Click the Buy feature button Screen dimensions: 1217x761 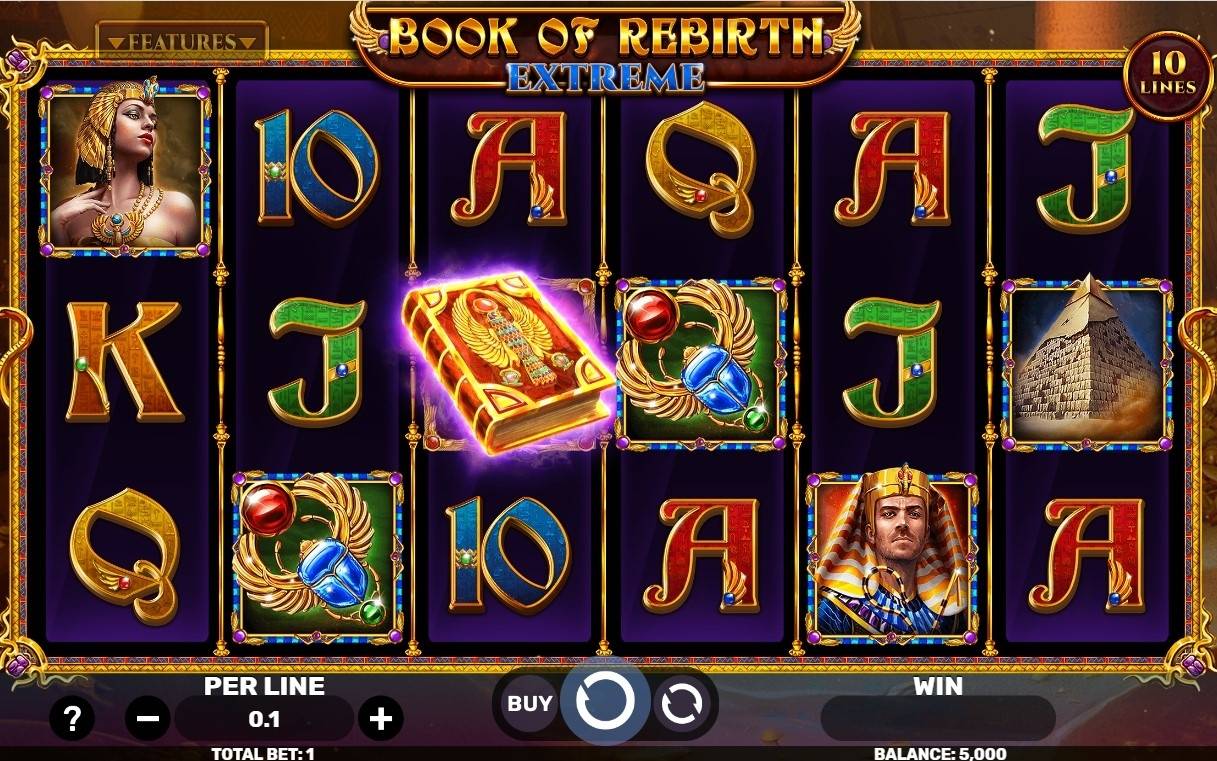(529, 703)
